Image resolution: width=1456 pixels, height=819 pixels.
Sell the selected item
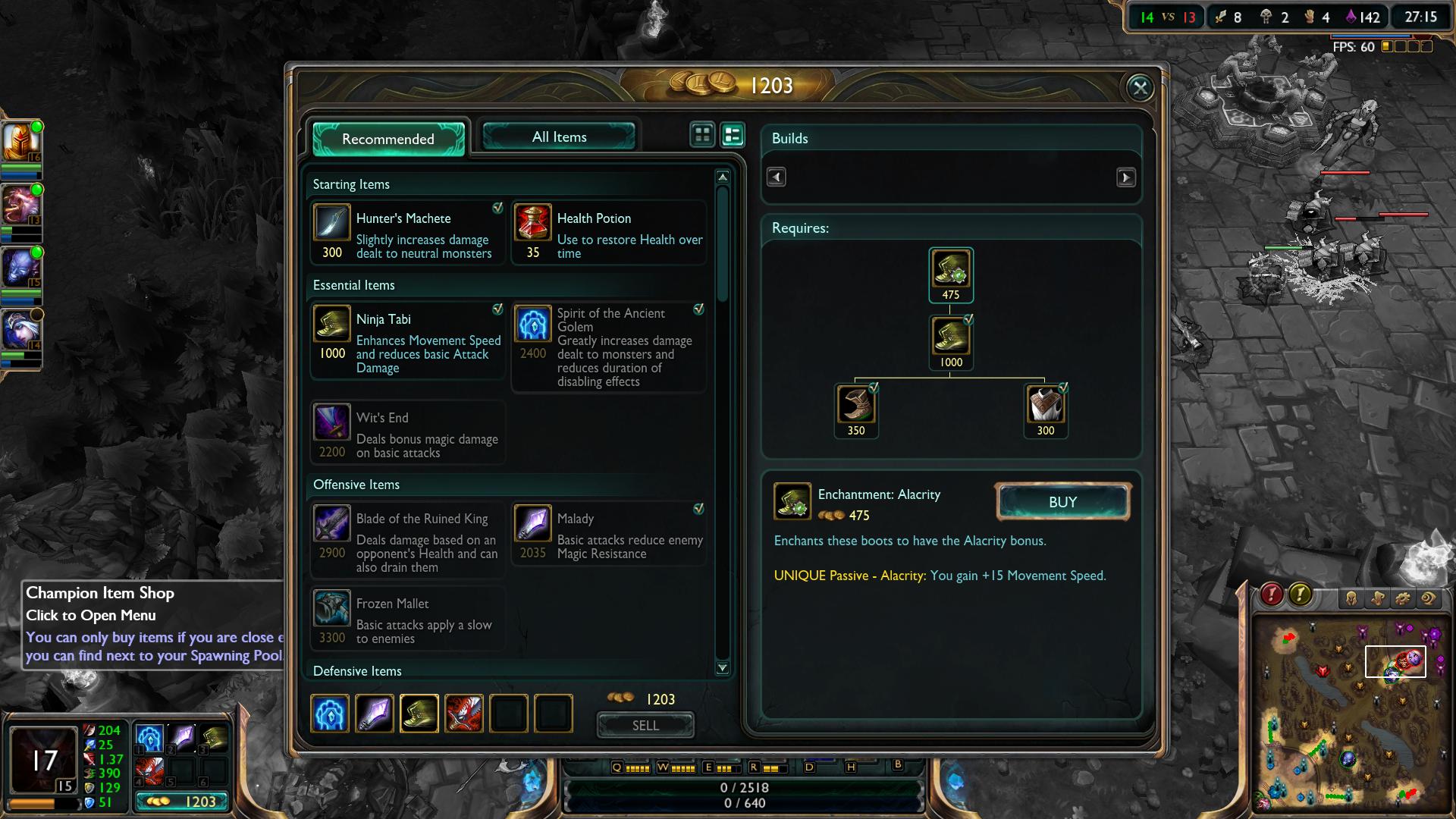(x=645, y=726)
